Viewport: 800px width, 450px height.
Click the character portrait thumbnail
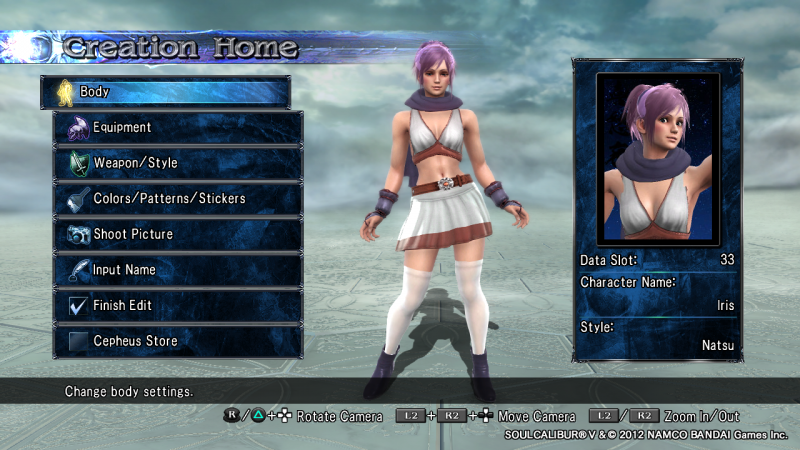[658, 158]
